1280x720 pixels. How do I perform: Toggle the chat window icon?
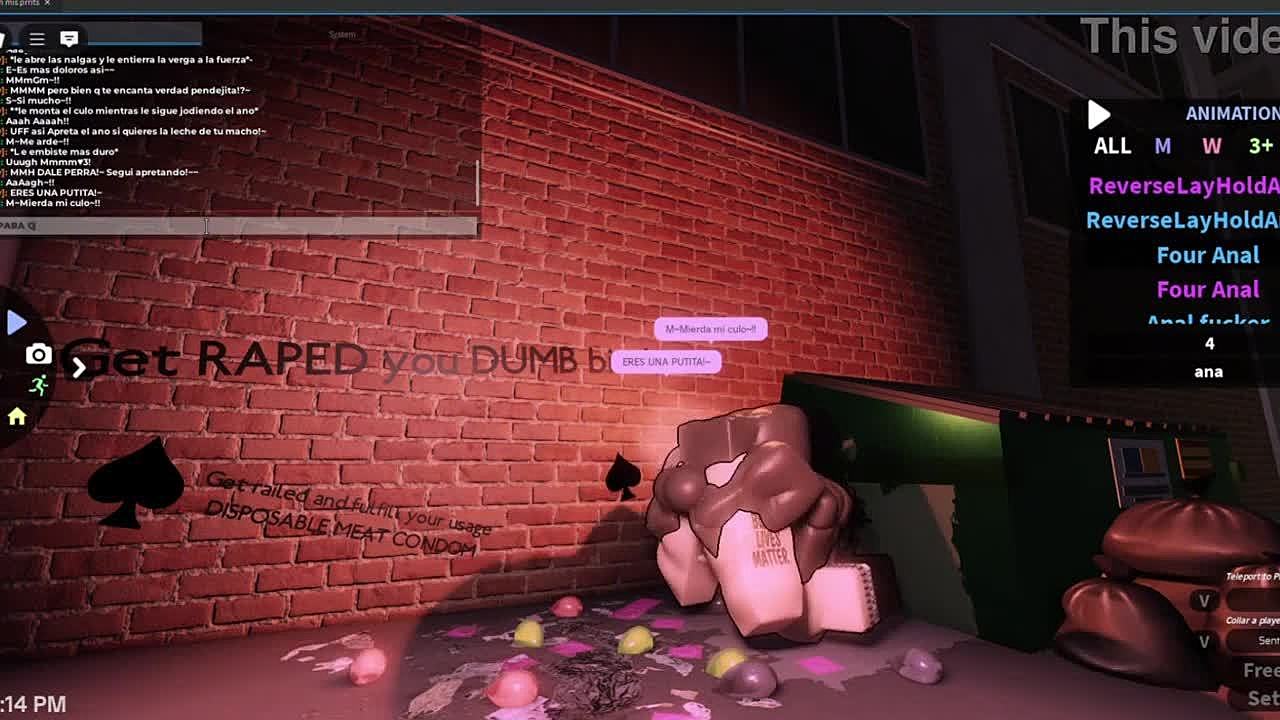pyautogui.click(x=69, y=39)
